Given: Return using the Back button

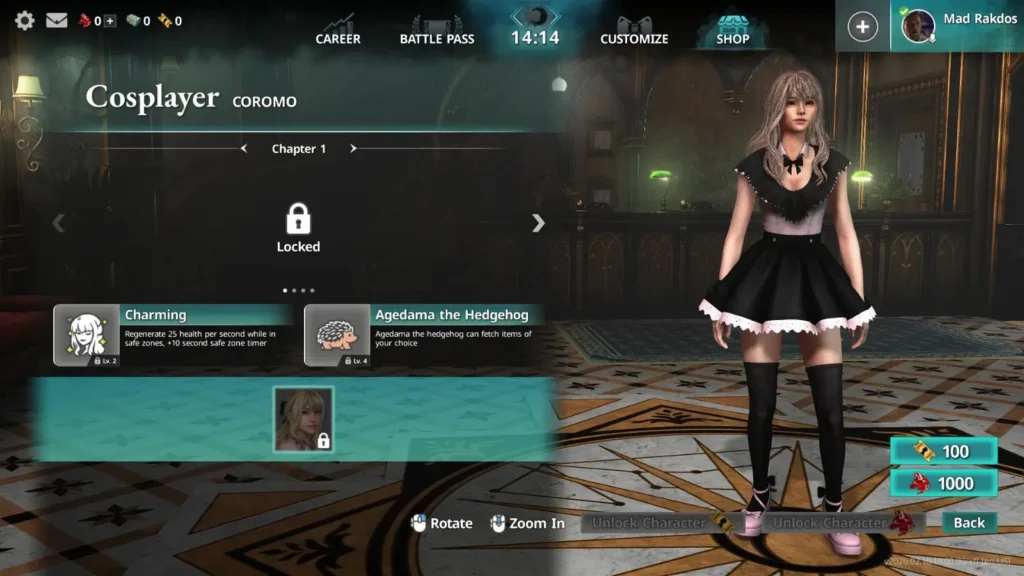Looking at the screenshot, I should click(x=969, y=522).
